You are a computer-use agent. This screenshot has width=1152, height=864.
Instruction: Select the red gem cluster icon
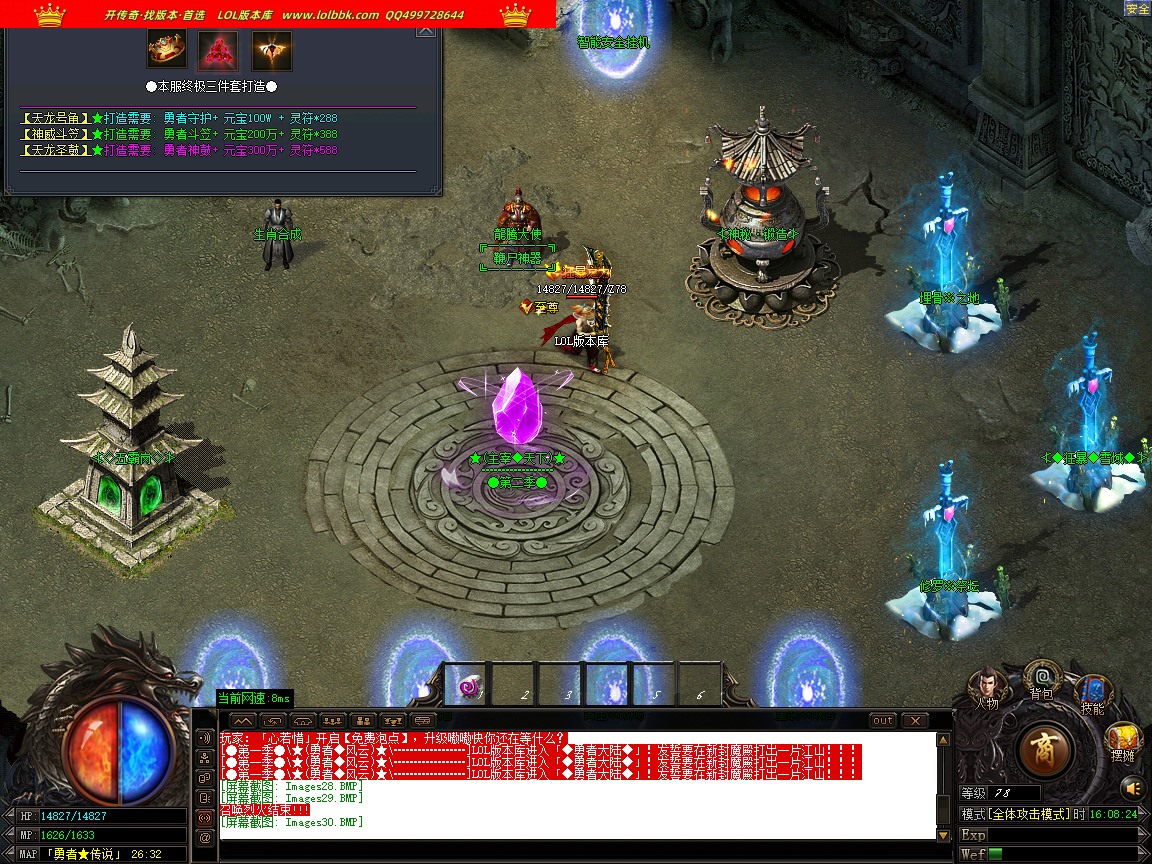tap(217, 49)
